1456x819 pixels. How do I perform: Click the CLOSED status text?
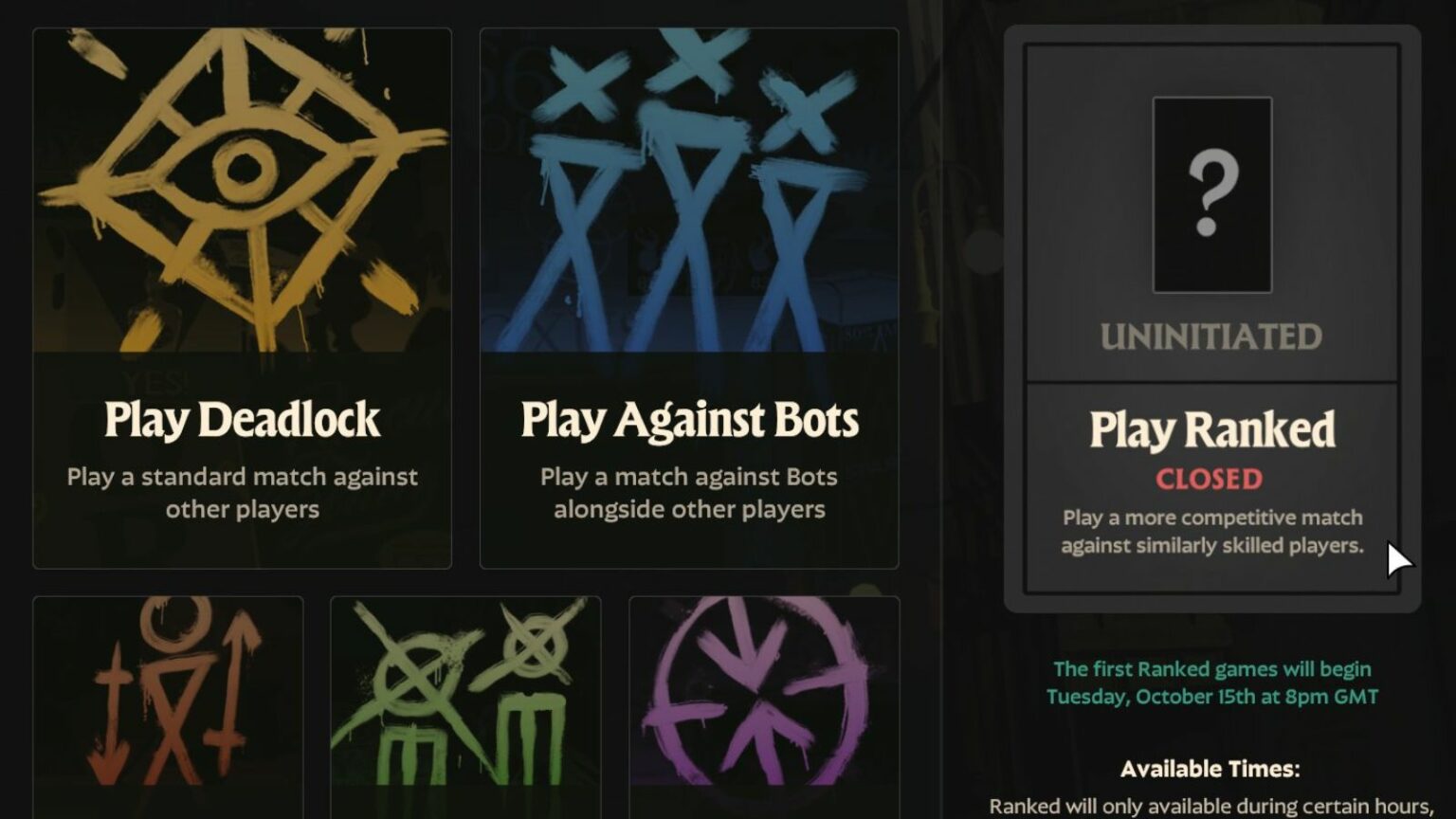1210,479
